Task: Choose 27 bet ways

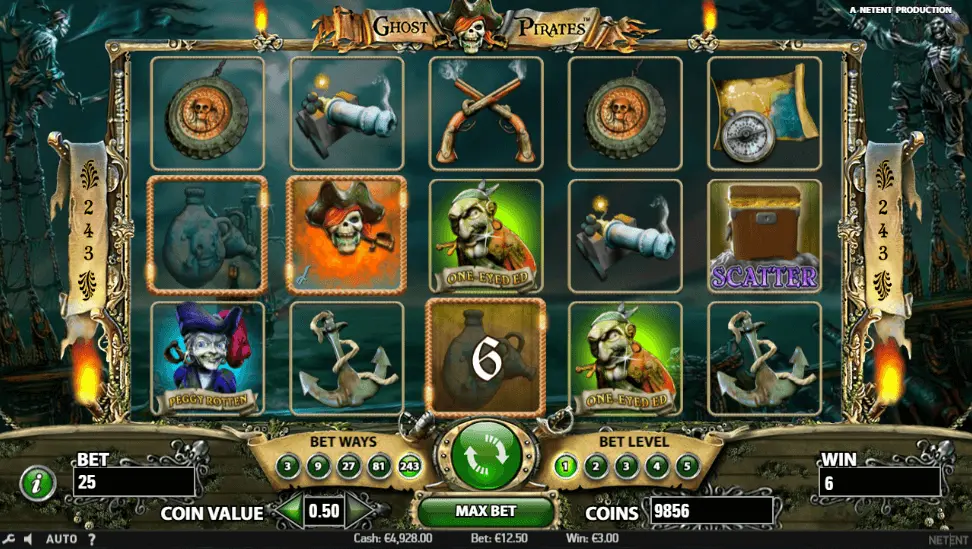Action: 347,466
